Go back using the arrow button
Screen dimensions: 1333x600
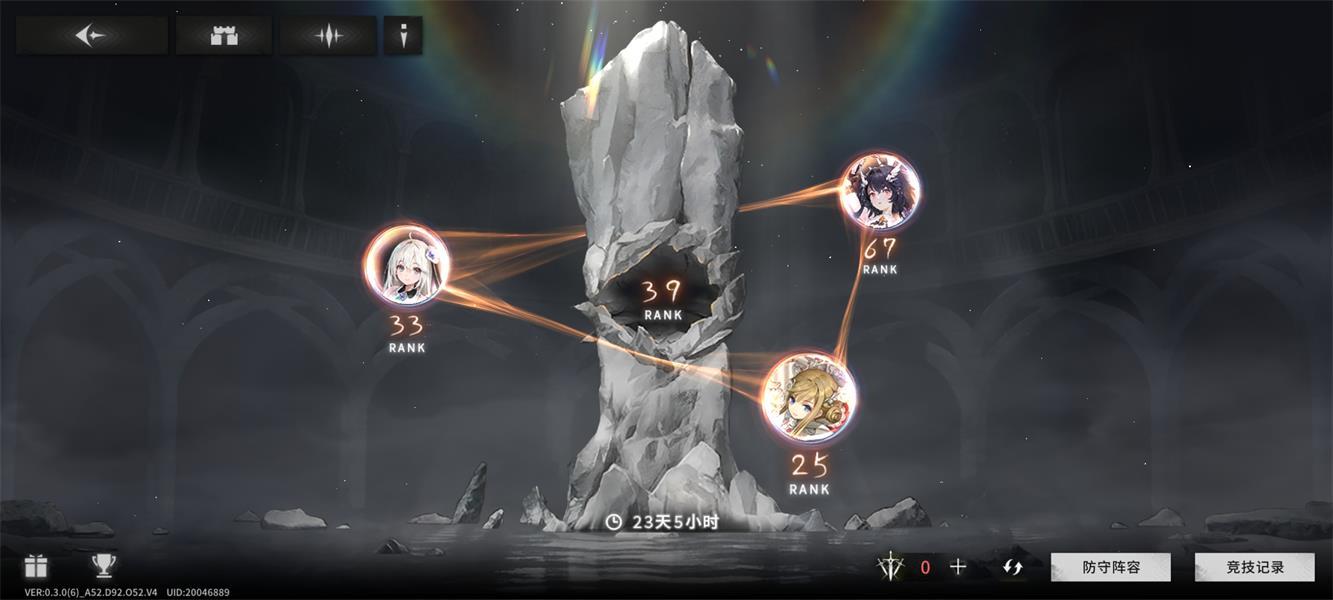click(x=91, y=35)
